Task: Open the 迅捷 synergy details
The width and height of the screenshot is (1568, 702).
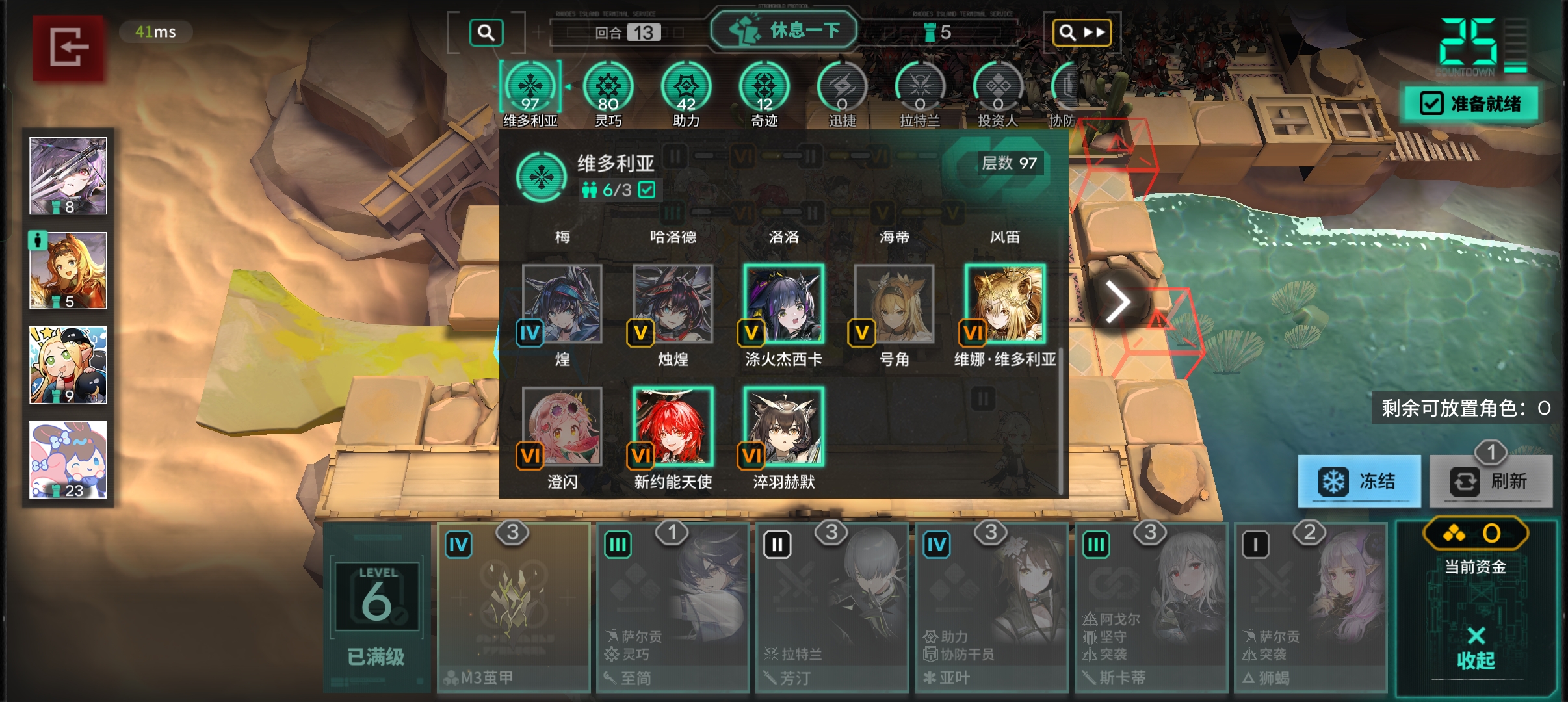Action: click(x=843, y=87)
